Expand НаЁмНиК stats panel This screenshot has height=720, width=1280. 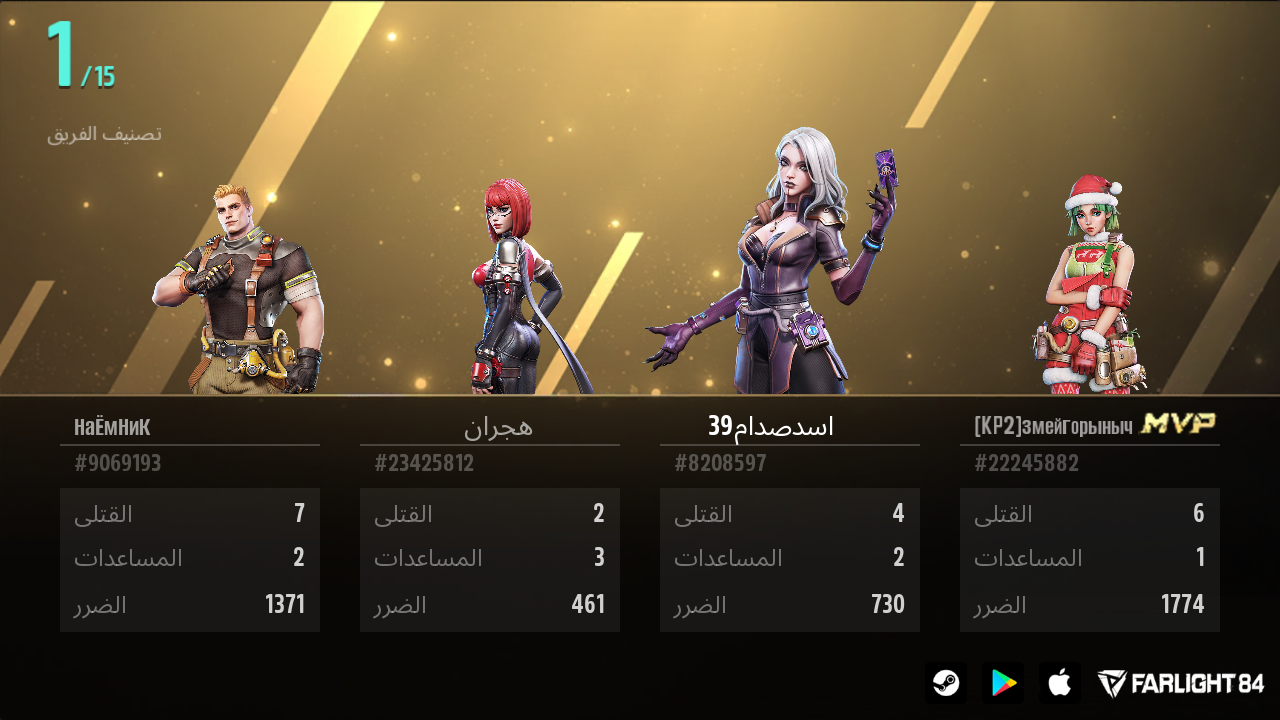pos(190,560)
